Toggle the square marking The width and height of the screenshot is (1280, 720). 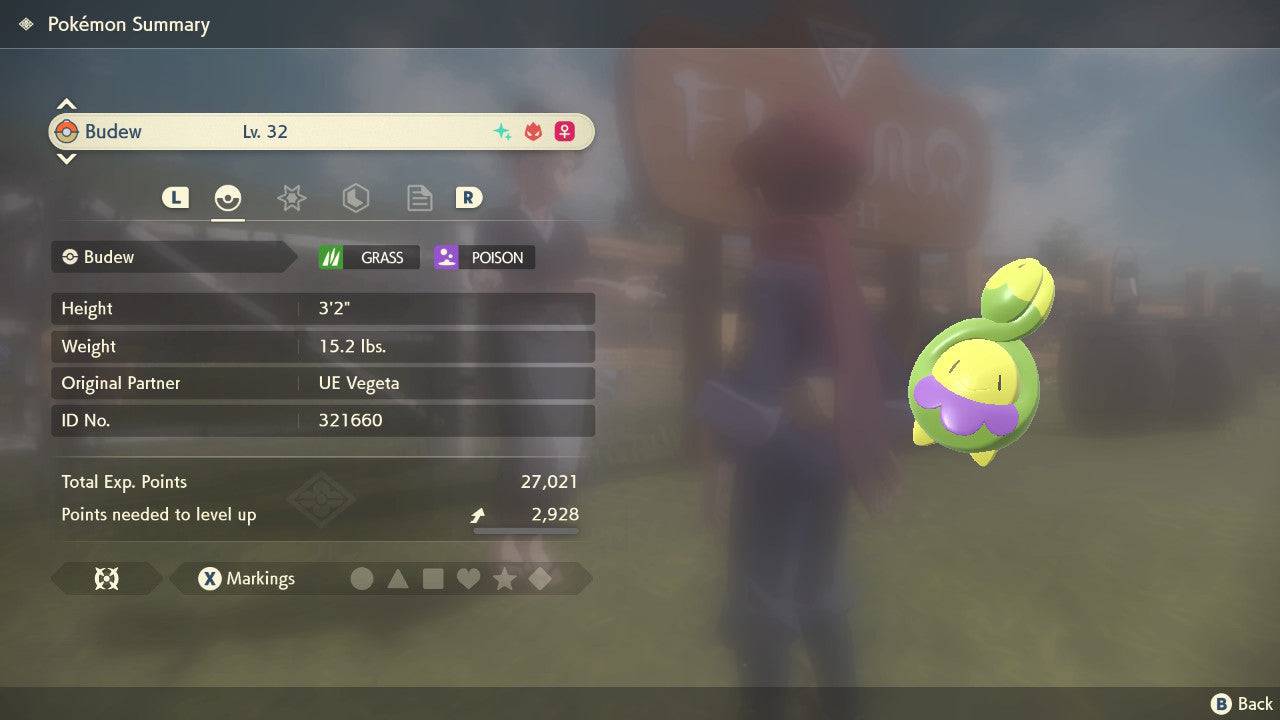coord(433,579)
